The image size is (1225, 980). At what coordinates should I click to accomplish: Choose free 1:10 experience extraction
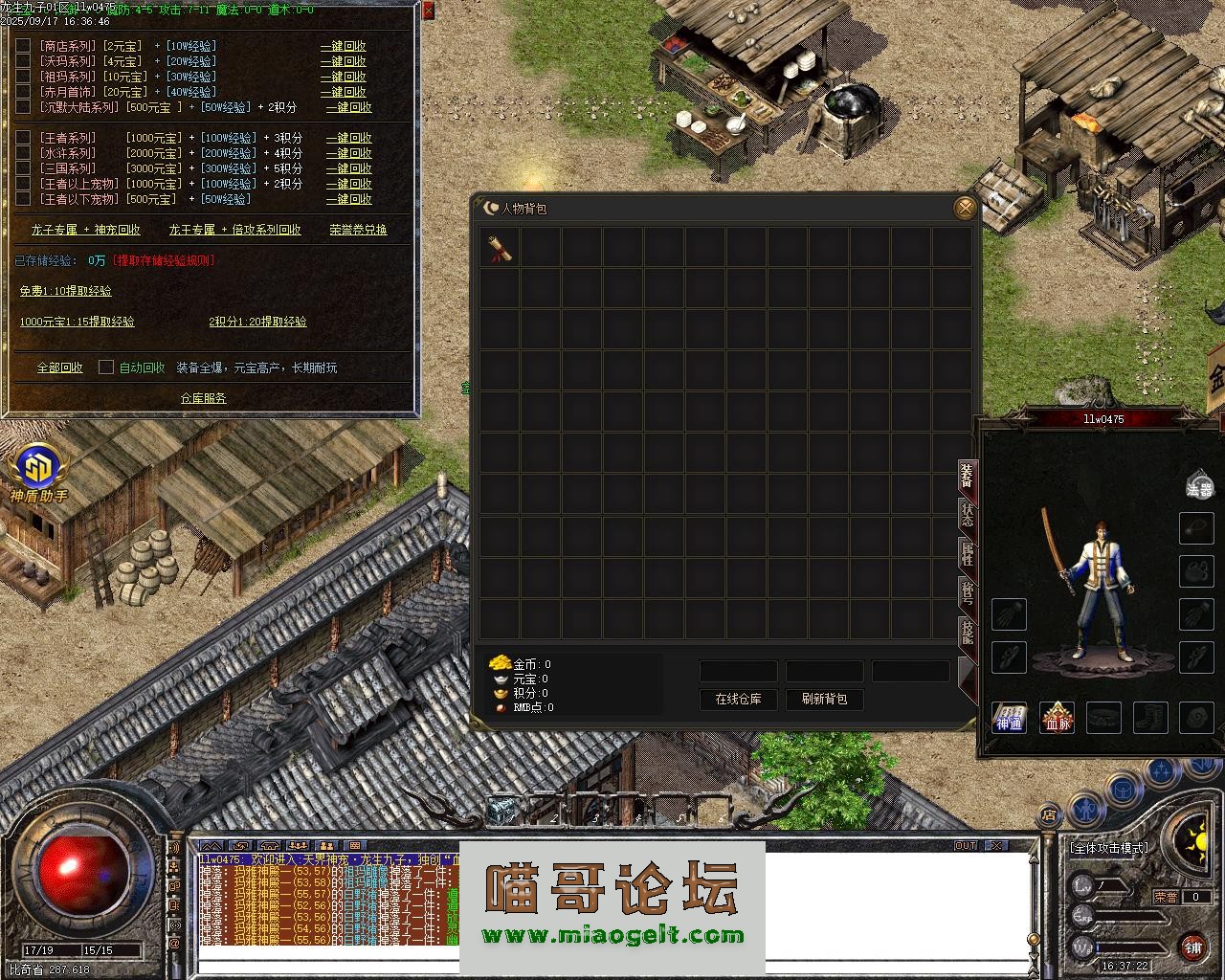[x=66, y=291]
